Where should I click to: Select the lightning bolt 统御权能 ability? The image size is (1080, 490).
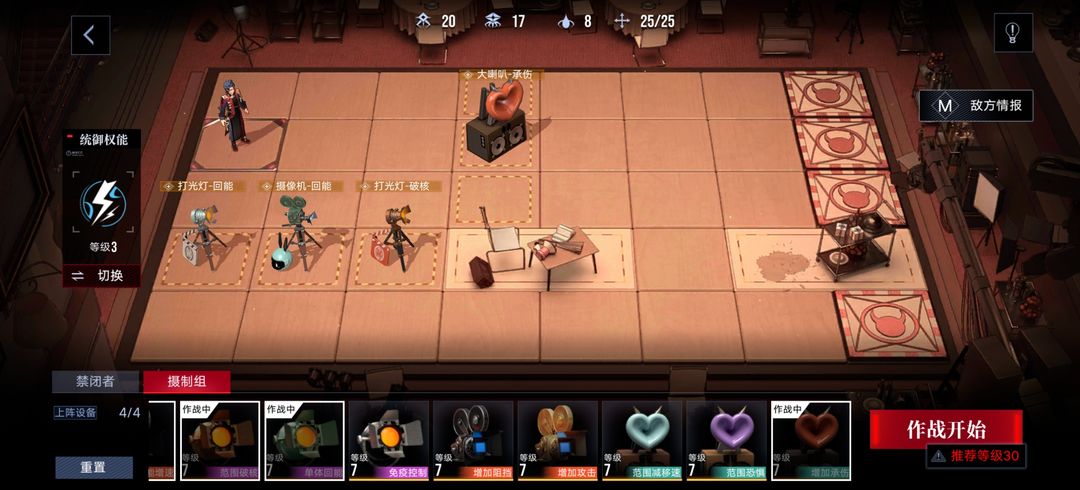102,201
